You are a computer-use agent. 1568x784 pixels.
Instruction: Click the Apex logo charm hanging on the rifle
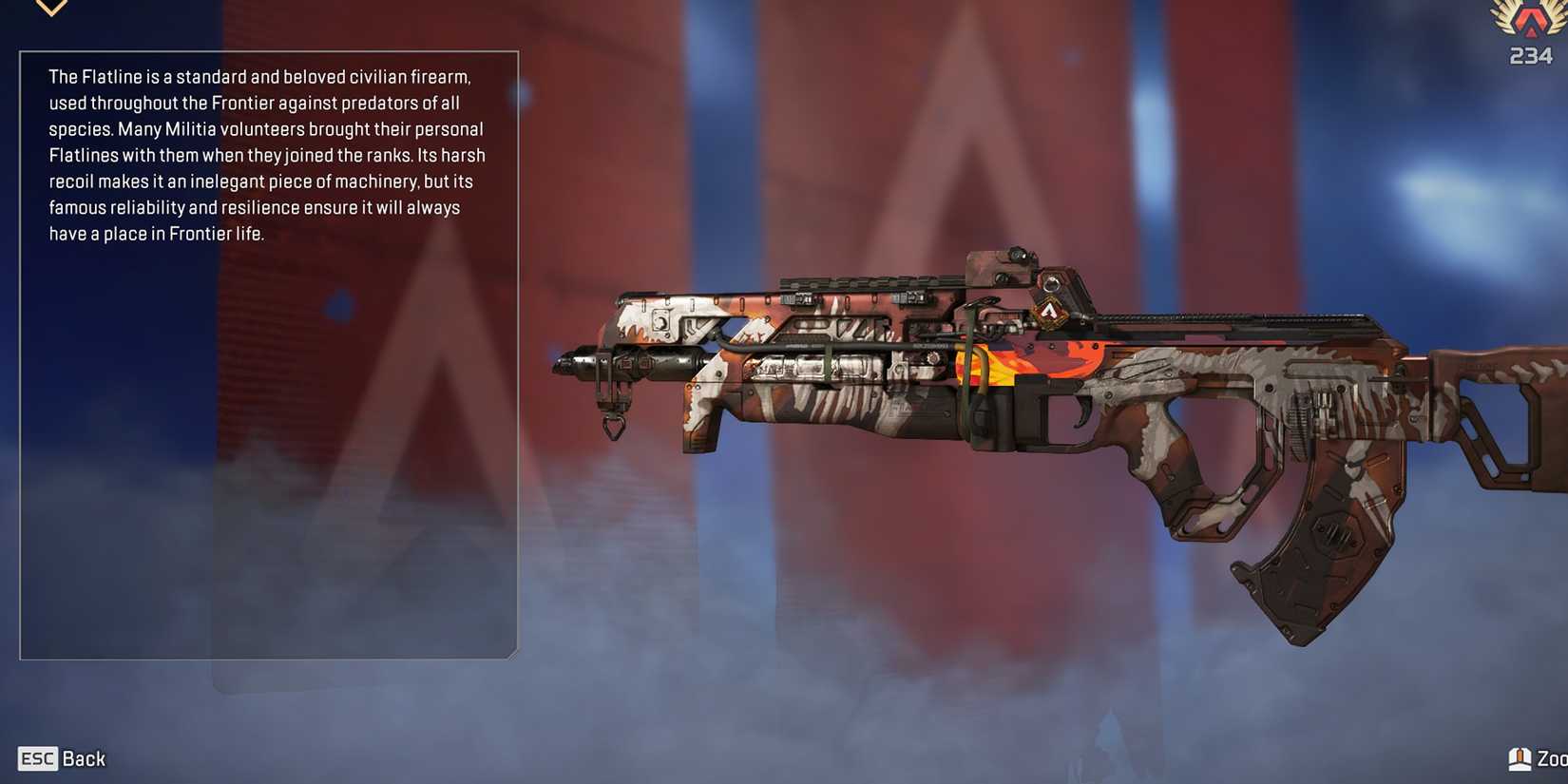click(x=1051, y=310)
